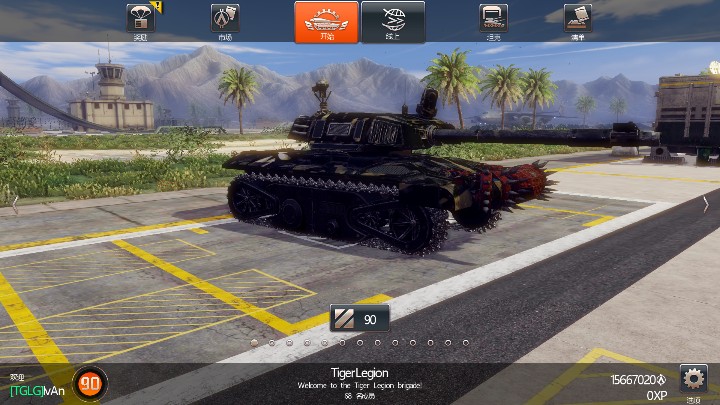Open the market menu icon
The width and height of the screenshot is (720, 405).
(x=225, y=19)
